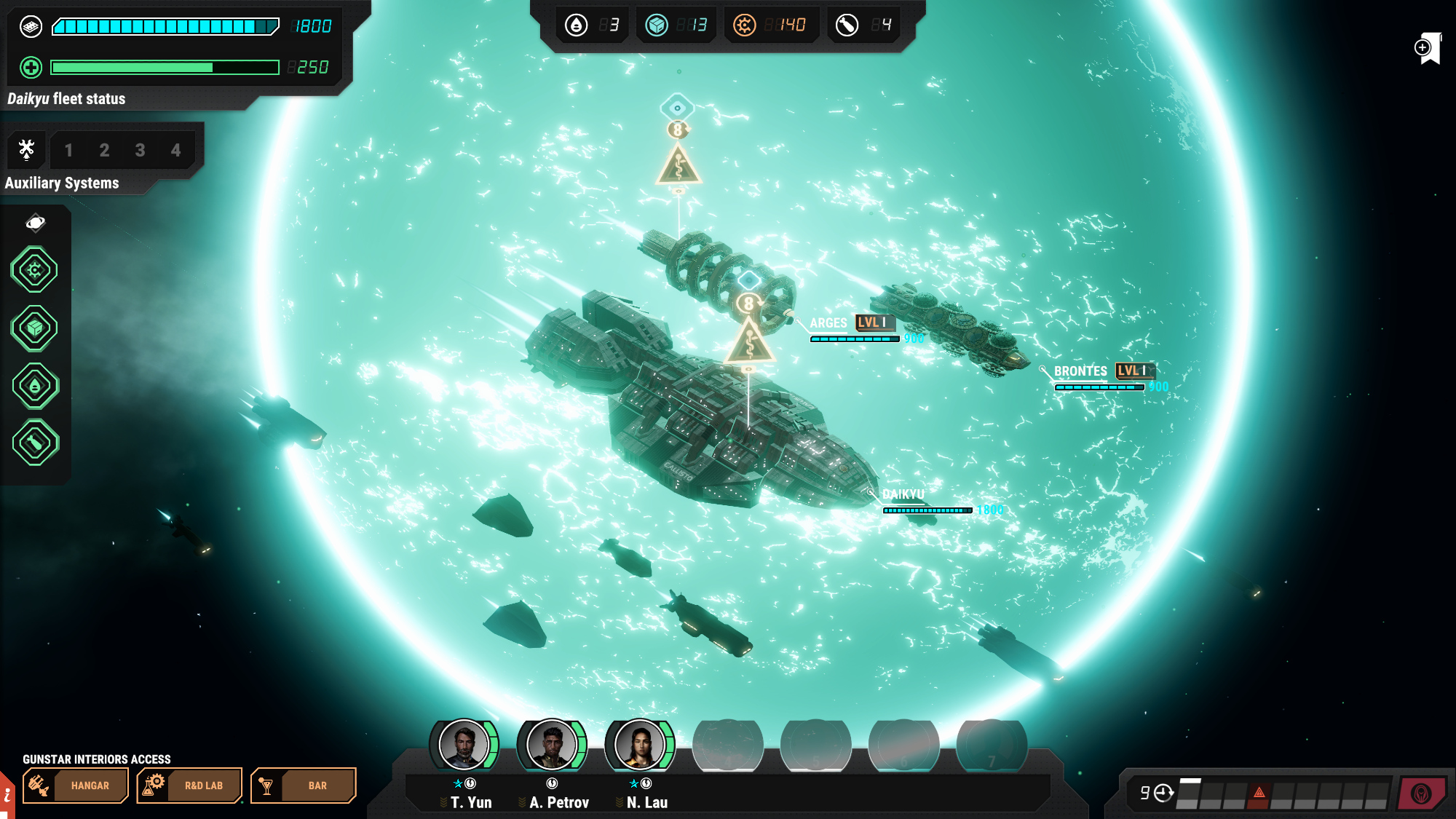
Task: Activate the gear hexagon sidebar button
Action: click(x=35, y=270)
